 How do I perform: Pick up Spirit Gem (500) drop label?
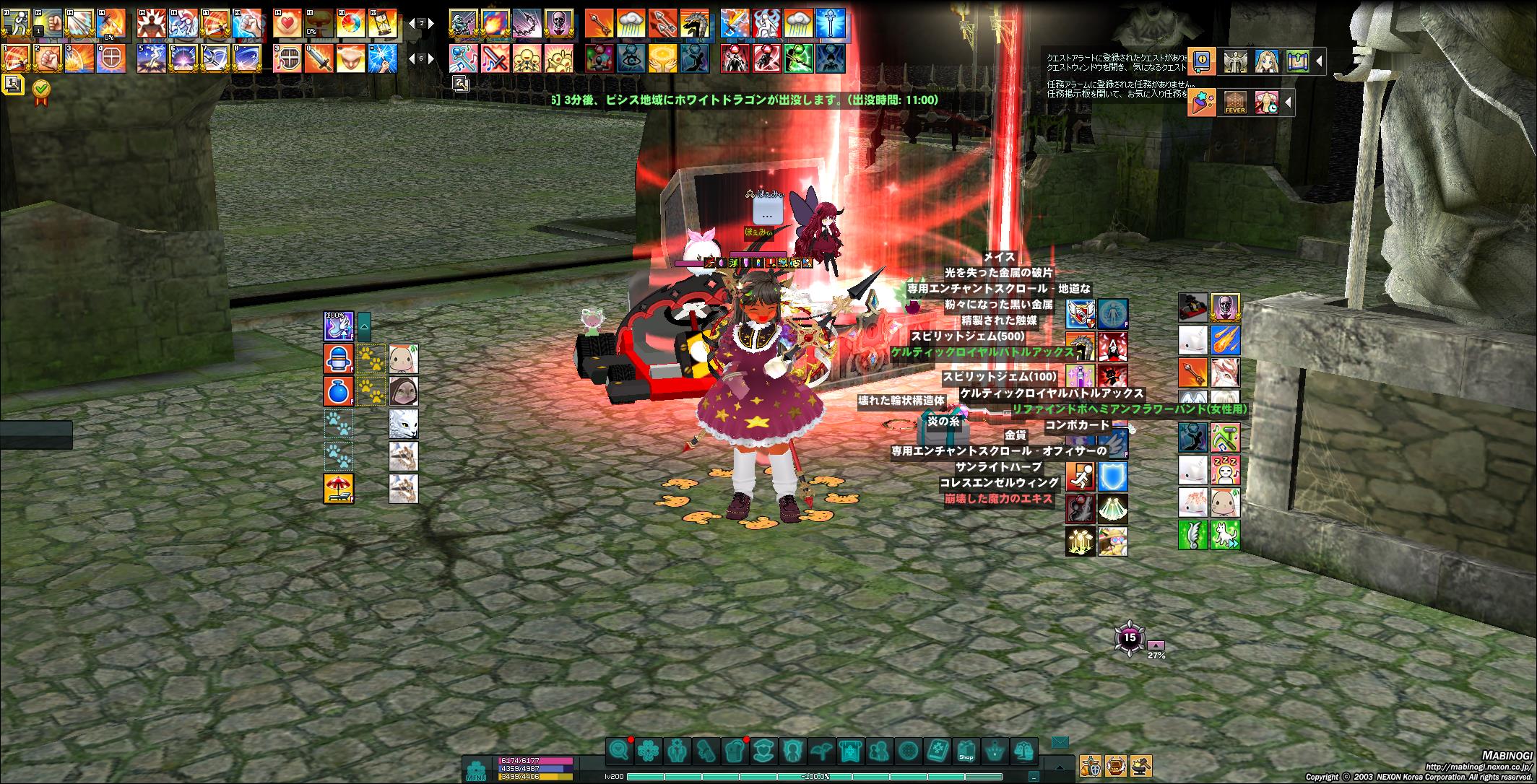tap(967, 336)
